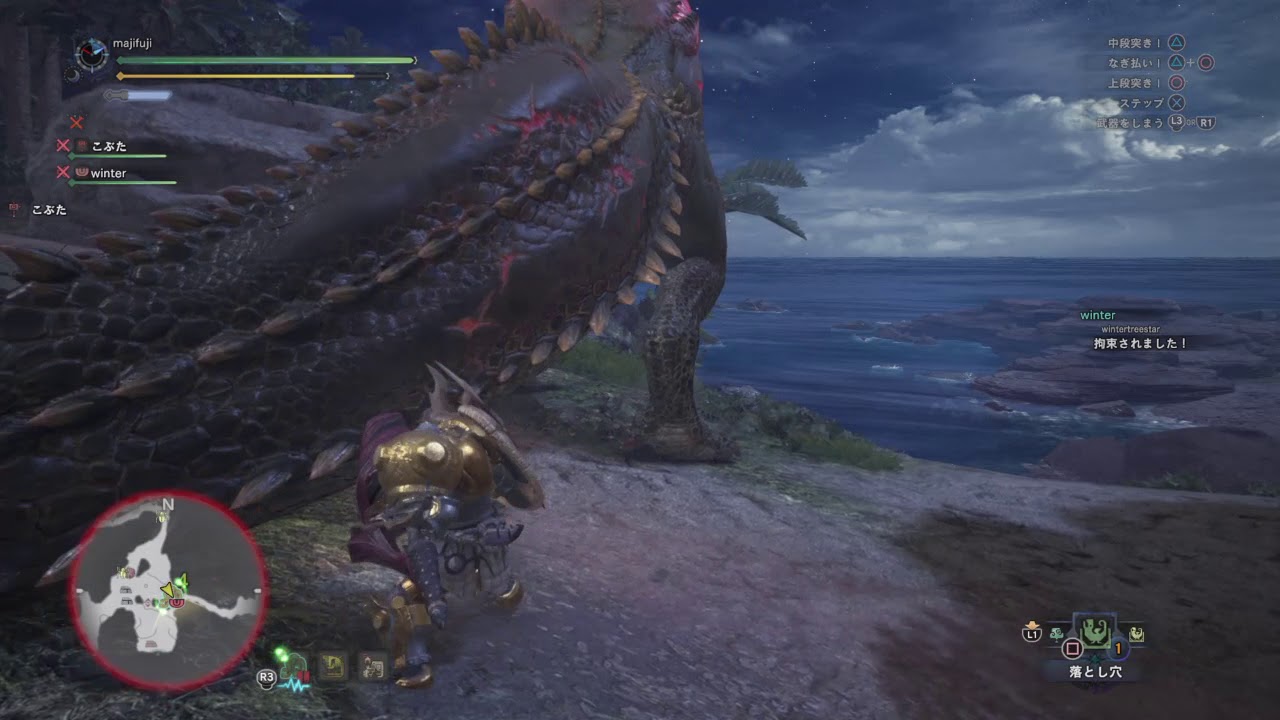Click the red X above the party list
Image resolution: width=1280 pixels, height=720 pixels.
pos(75,123)
